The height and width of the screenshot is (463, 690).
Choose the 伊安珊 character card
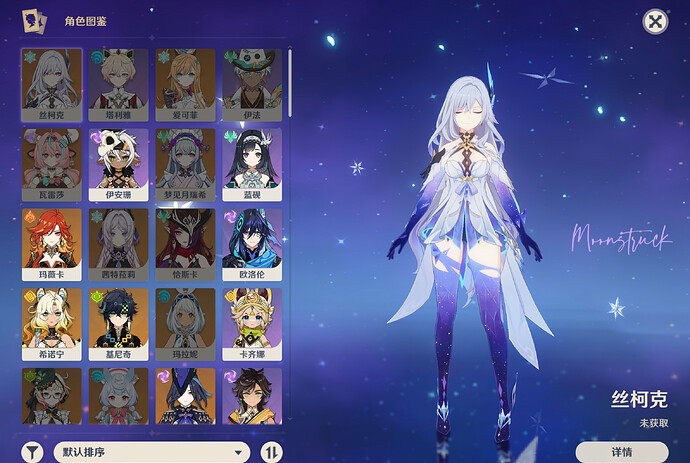(x=118, y=163)
